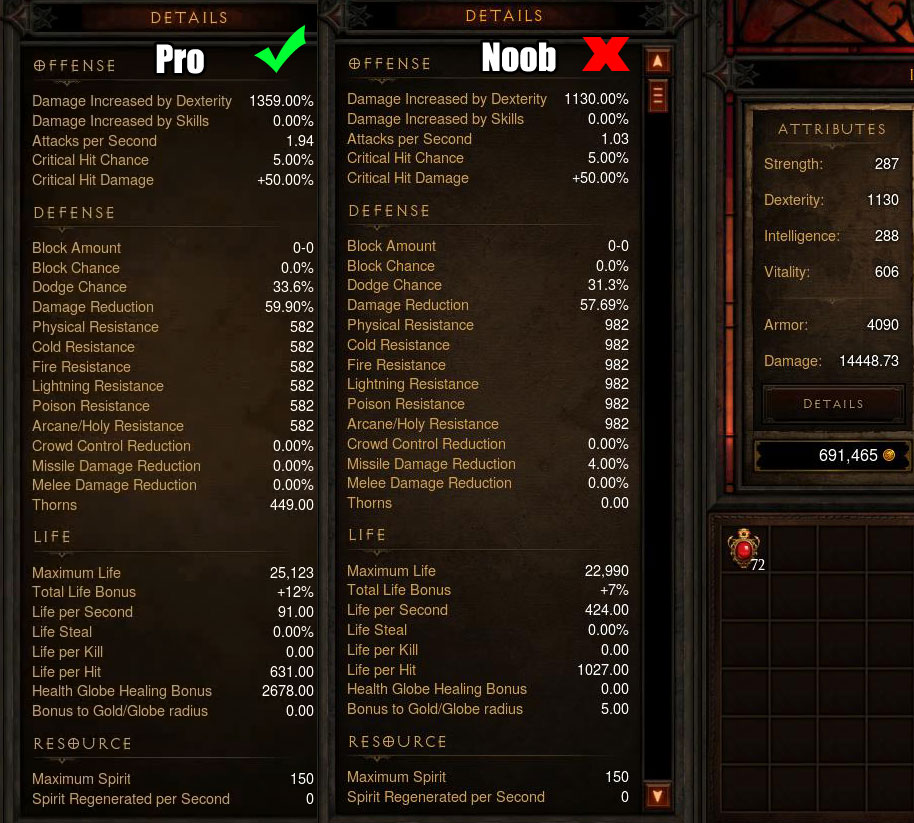Select the red ruby gem stack
The image size is (914, 823).
(744, 547)
